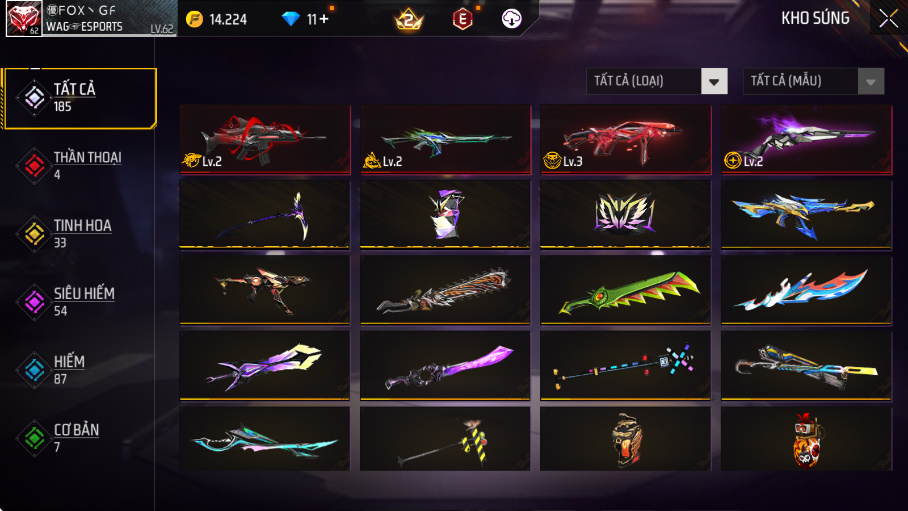
Task: Select the Tinh Hoa rarity tab
Action: (x=79, y=233)
